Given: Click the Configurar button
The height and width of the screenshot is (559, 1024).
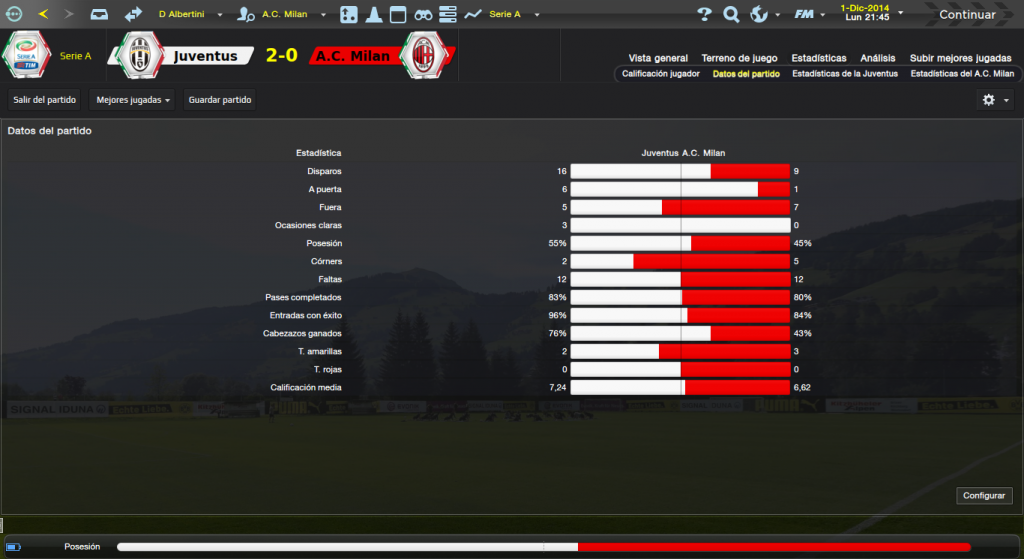Looking at the screenshot, I should point(984,496).
